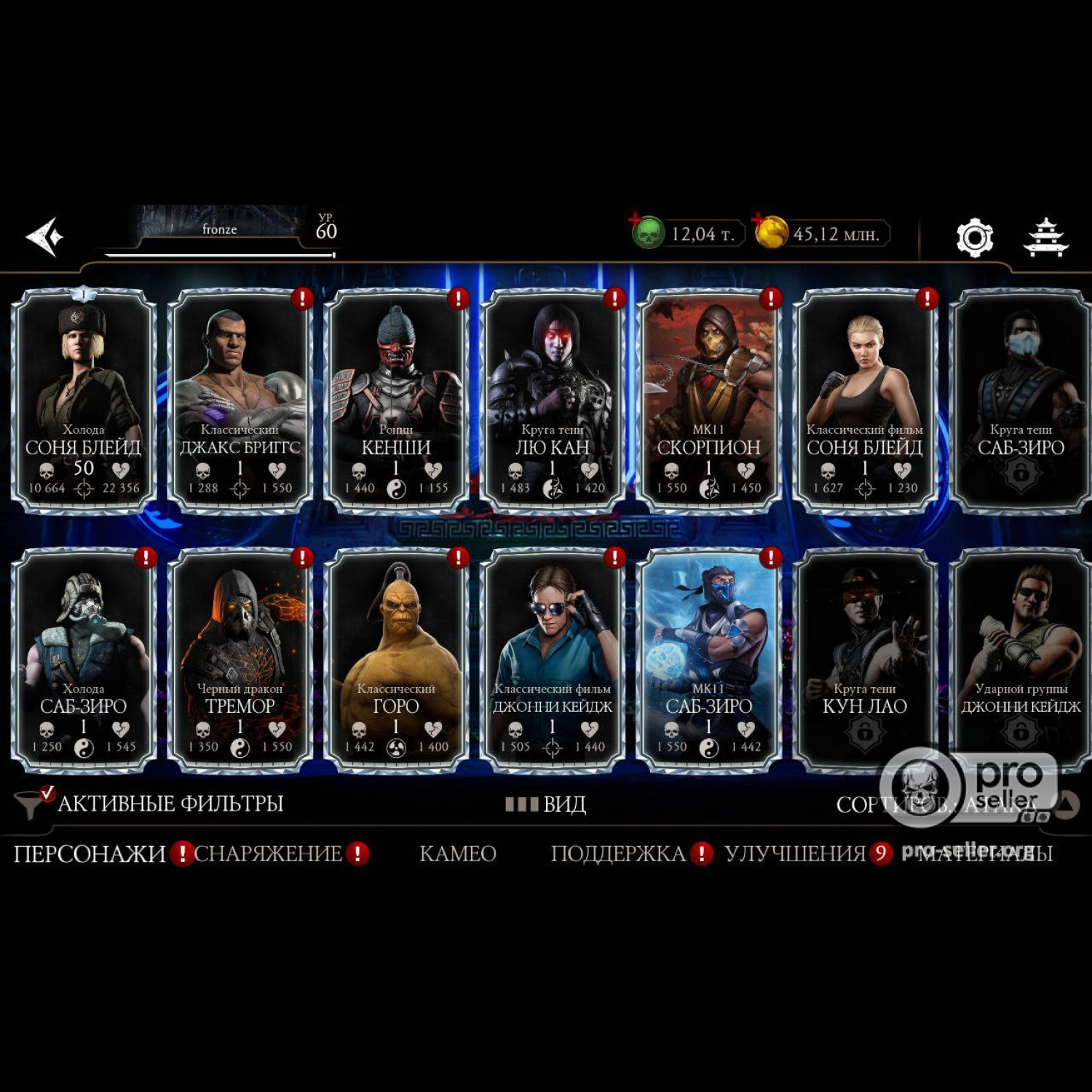Switch to the Улучшения tab
The height and width of the screenshot is (1092, 1092).
795,853
